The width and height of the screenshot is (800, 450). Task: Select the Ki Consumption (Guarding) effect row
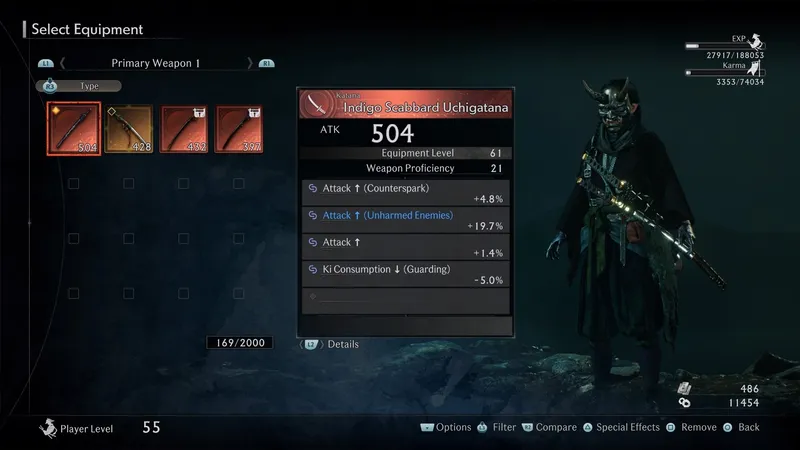pyautogui.click(x=405, y=274)
